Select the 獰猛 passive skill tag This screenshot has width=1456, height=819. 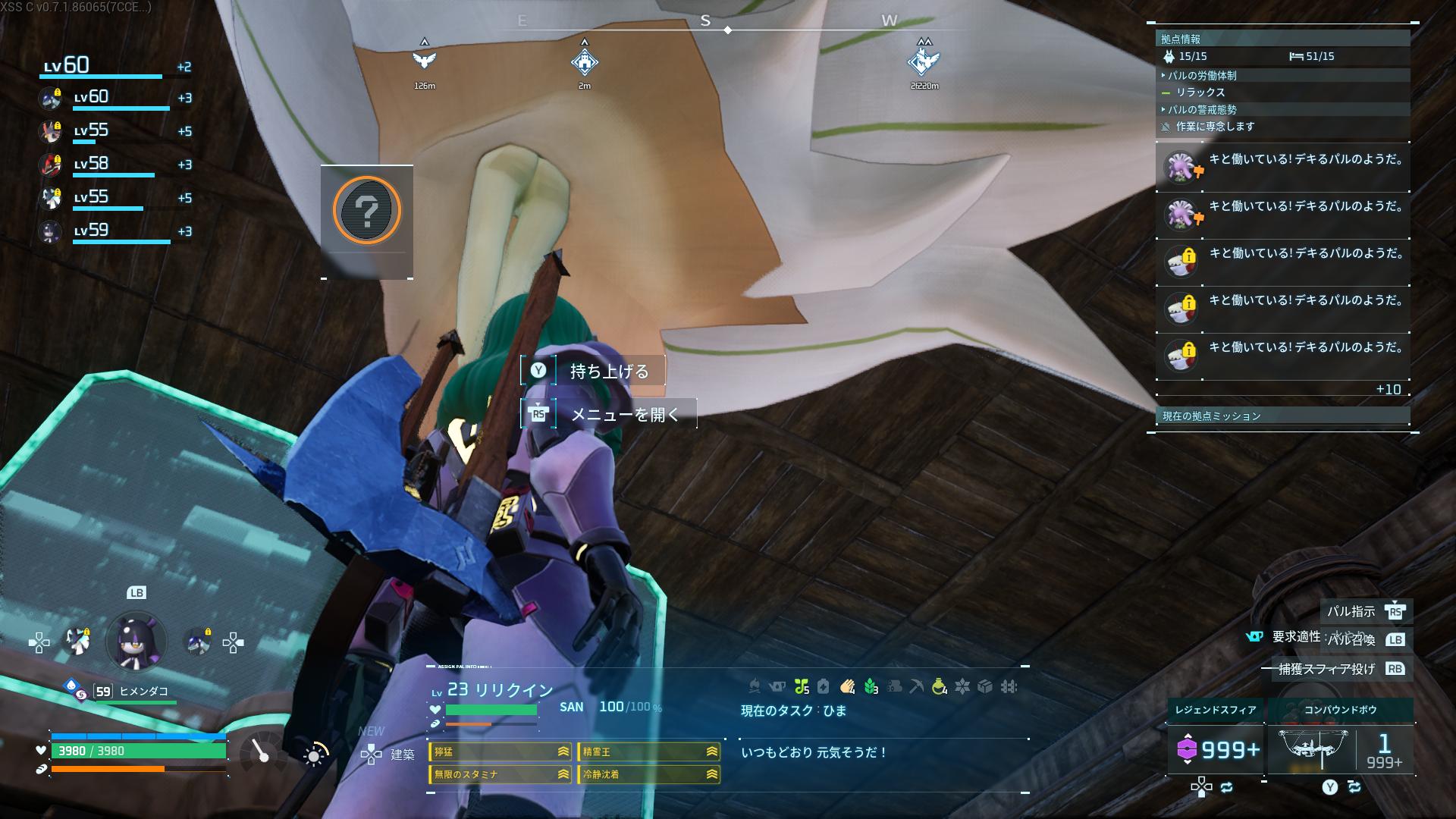[500, 752]
